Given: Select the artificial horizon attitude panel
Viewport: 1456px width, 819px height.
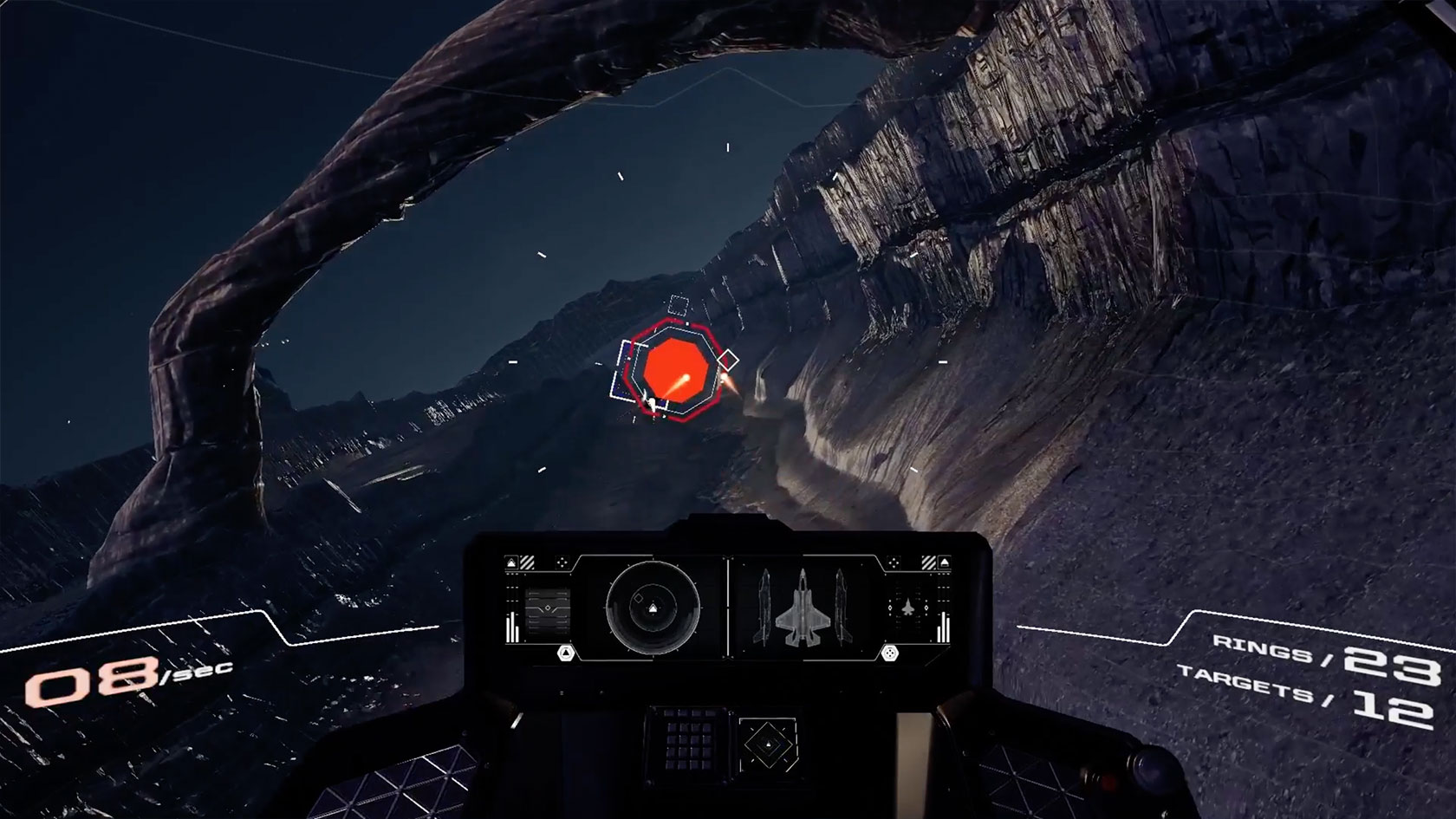Looking at the screenshot, I should coord(547,608).
